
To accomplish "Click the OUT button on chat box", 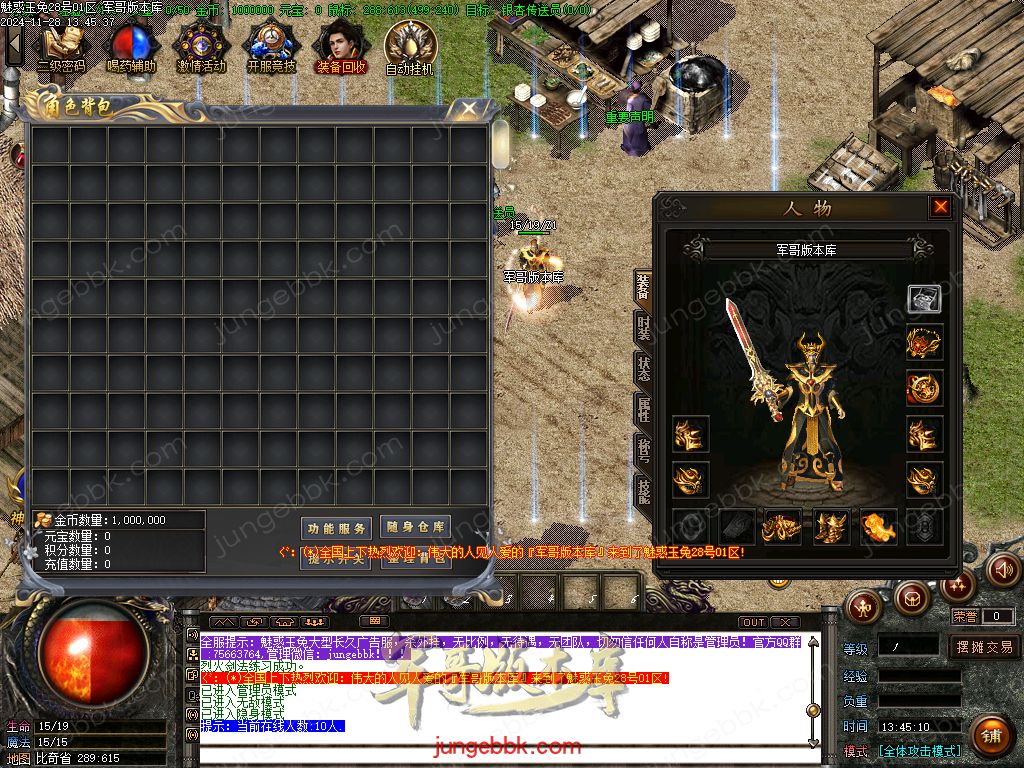I will pos(754,622).
